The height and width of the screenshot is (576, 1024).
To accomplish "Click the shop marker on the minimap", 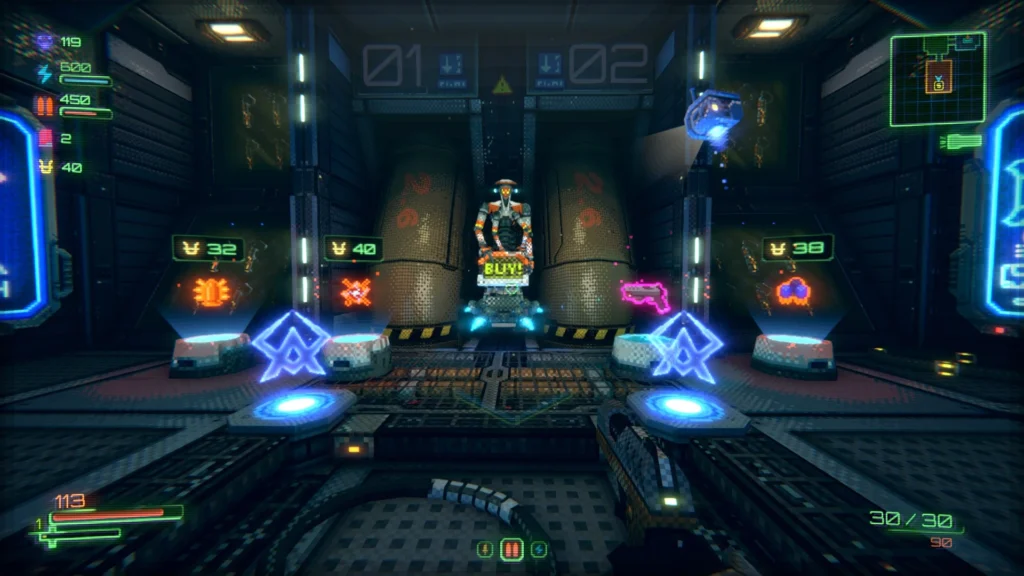I will click(939, 85).
